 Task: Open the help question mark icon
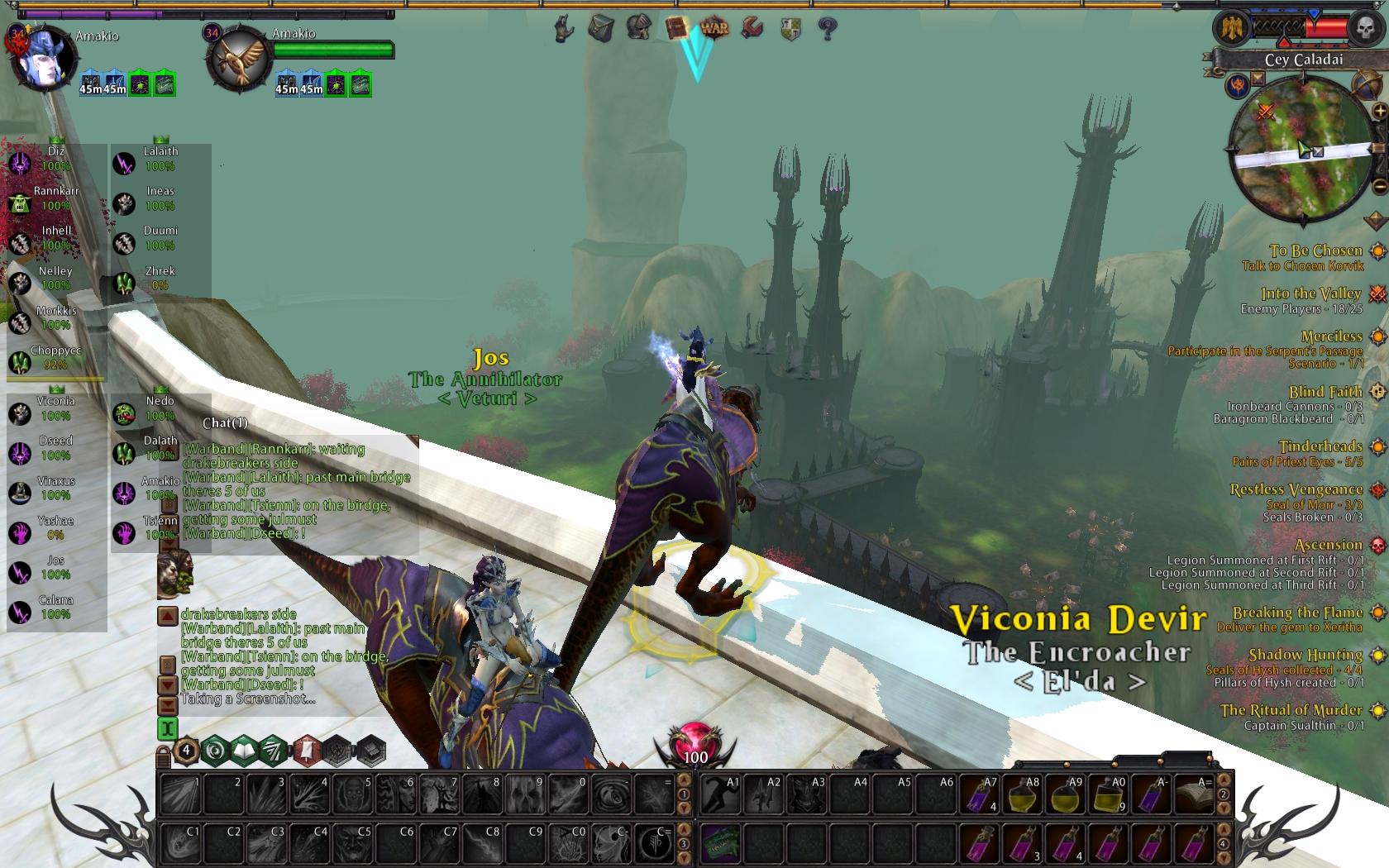(x=827, y=30)
